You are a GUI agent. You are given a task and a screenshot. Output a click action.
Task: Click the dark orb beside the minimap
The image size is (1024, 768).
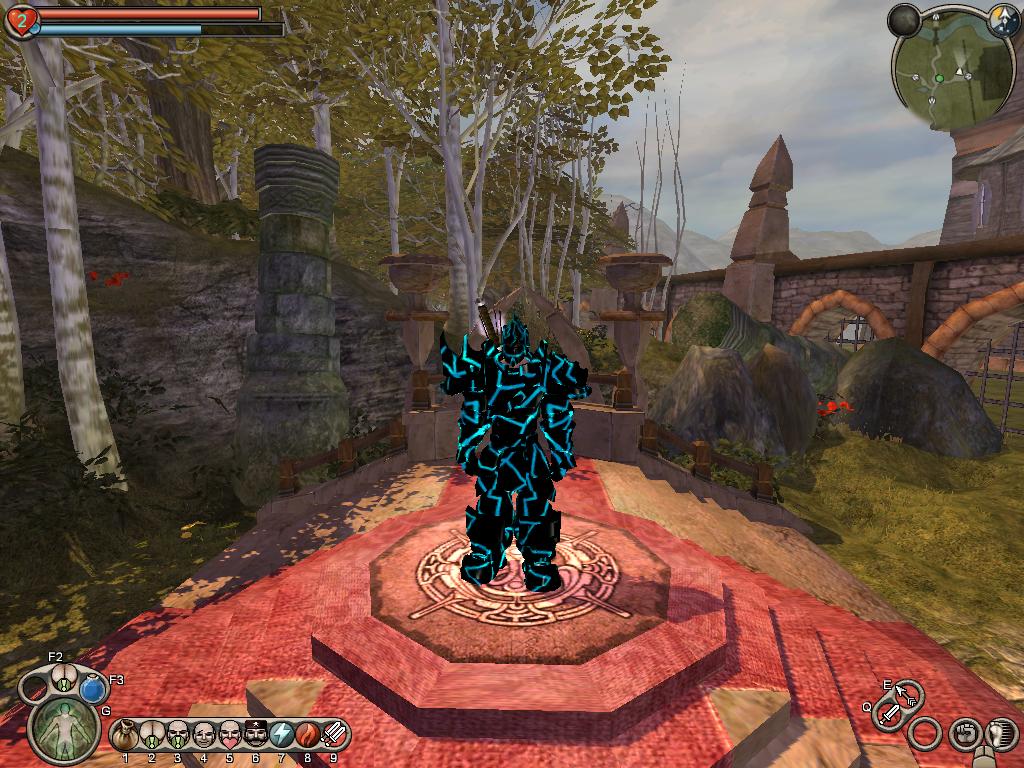coord(905,20)
